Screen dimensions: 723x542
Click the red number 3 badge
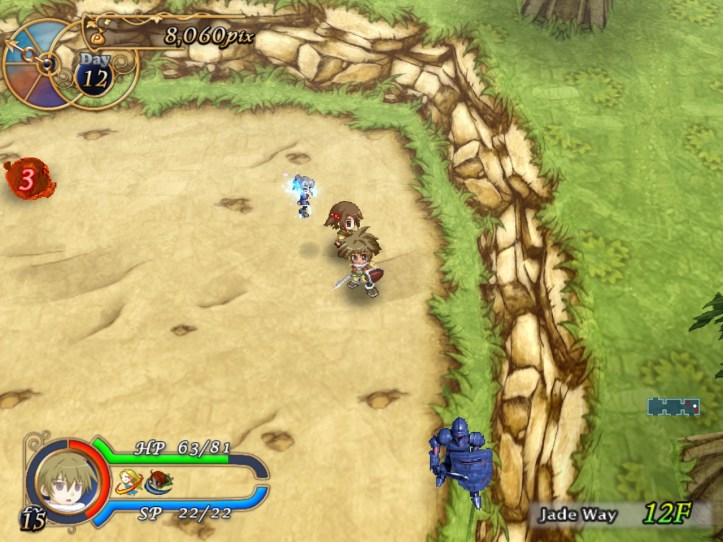tap(28, 180)
